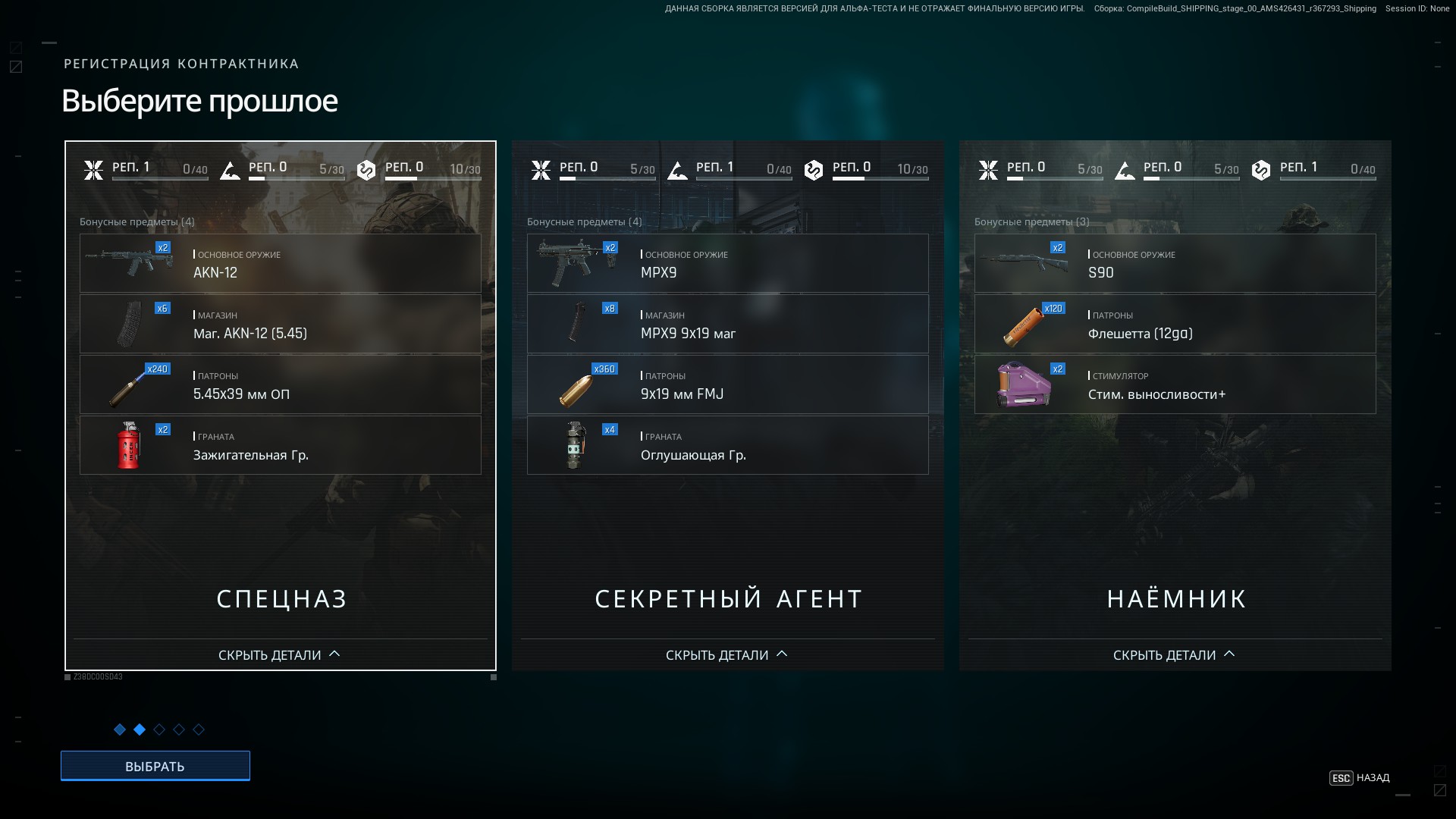Pick the НАЁМНИК background card
Image resolution: width=1456 pixels, height=819 pixels.
coord(1175,598)
